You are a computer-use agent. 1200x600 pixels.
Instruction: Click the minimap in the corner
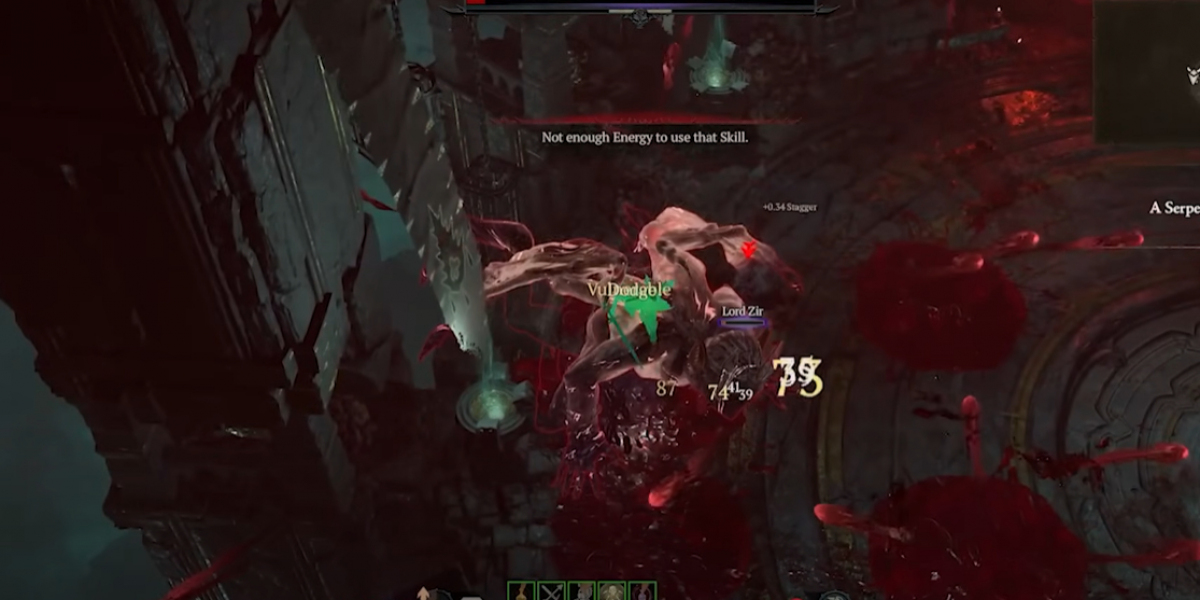click(1148, 70)
